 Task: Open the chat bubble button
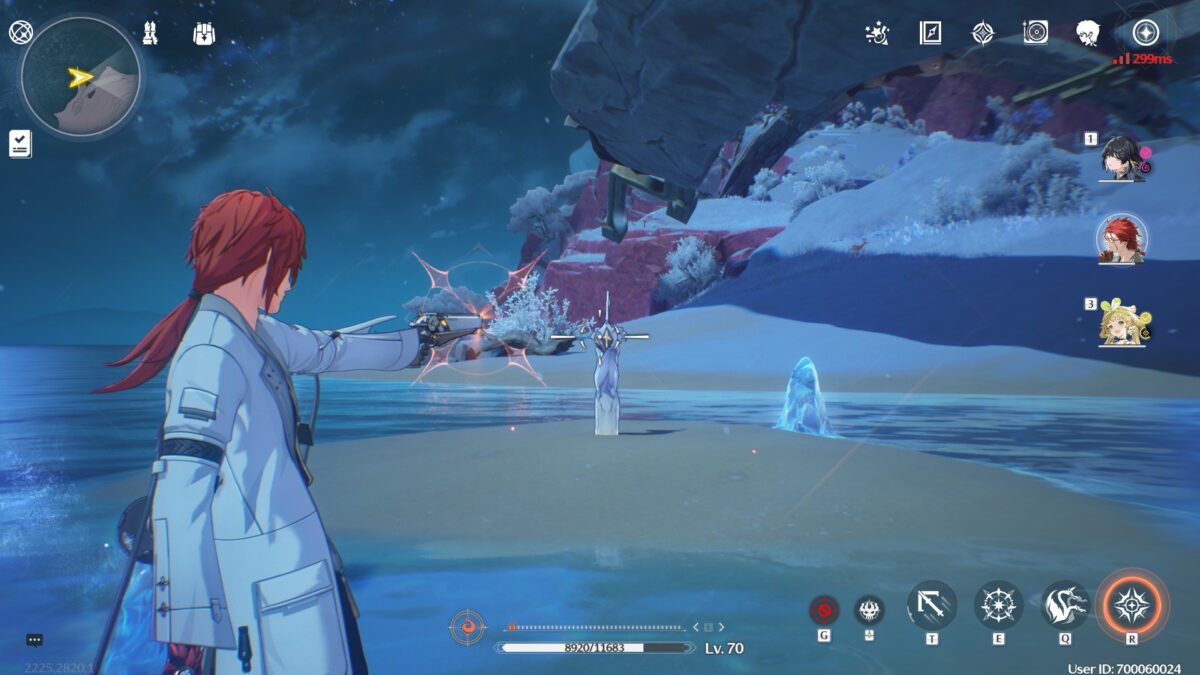coord(35,640)
